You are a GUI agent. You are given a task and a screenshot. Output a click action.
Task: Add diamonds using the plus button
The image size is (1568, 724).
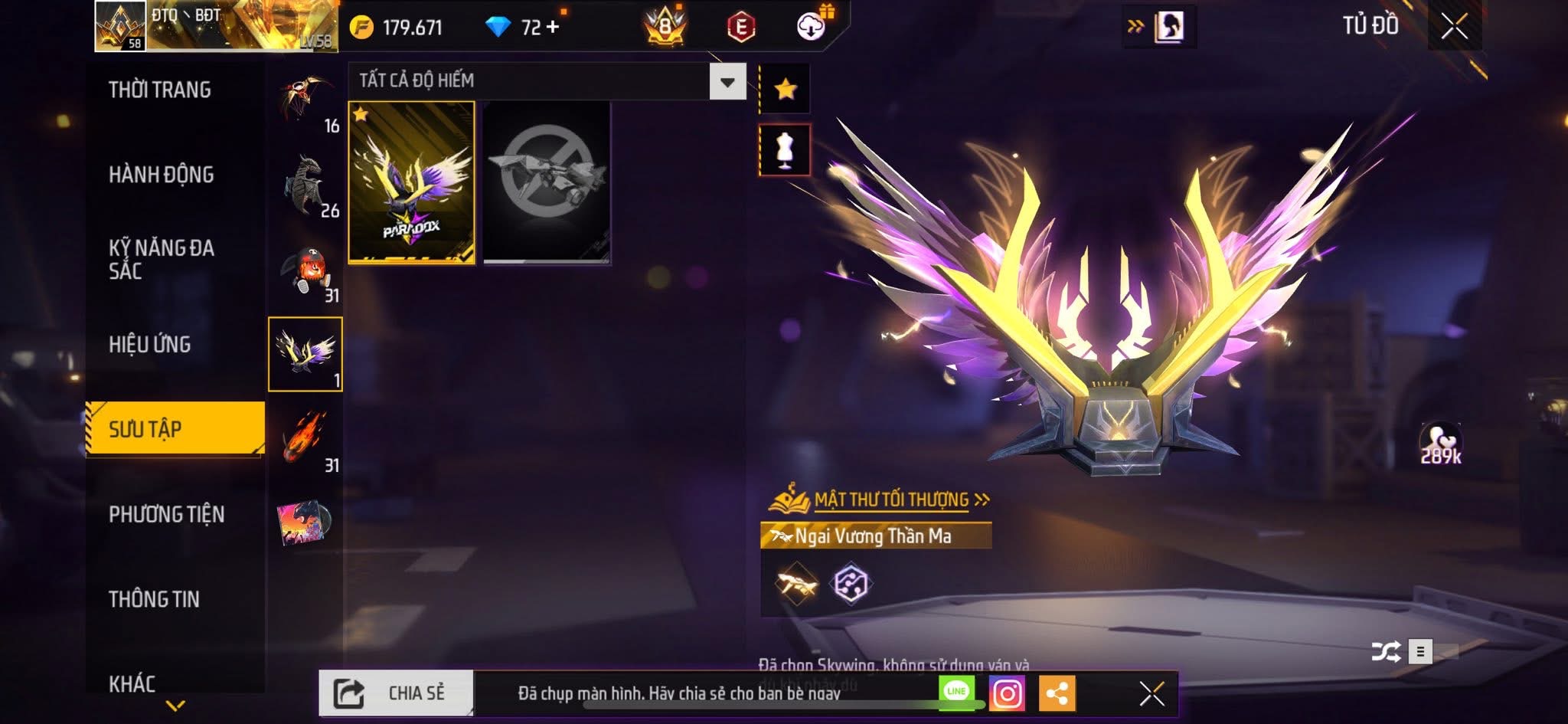(x=553, y=27)
